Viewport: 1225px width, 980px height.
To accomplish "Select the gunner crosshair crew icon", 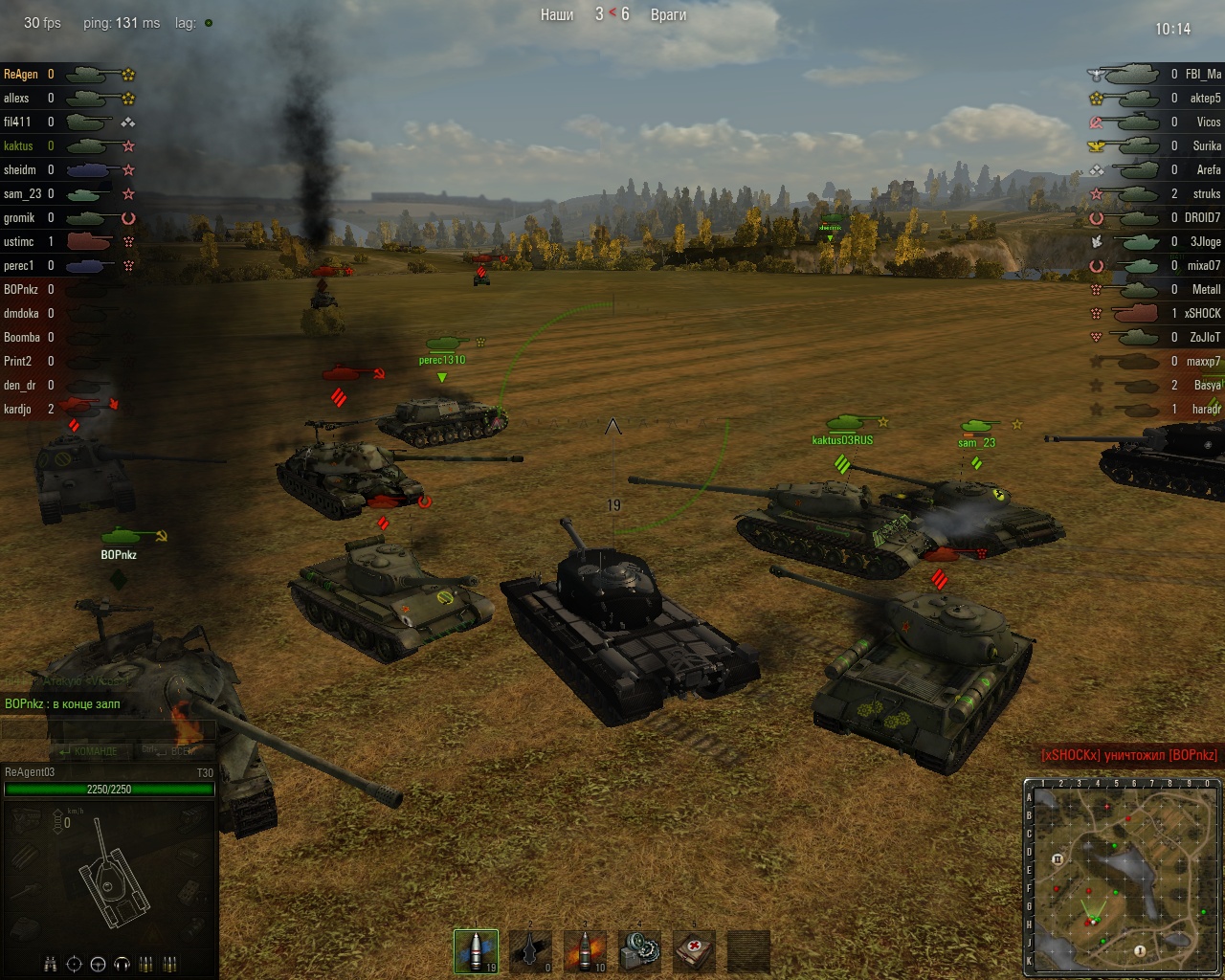I will click(75, 964).
